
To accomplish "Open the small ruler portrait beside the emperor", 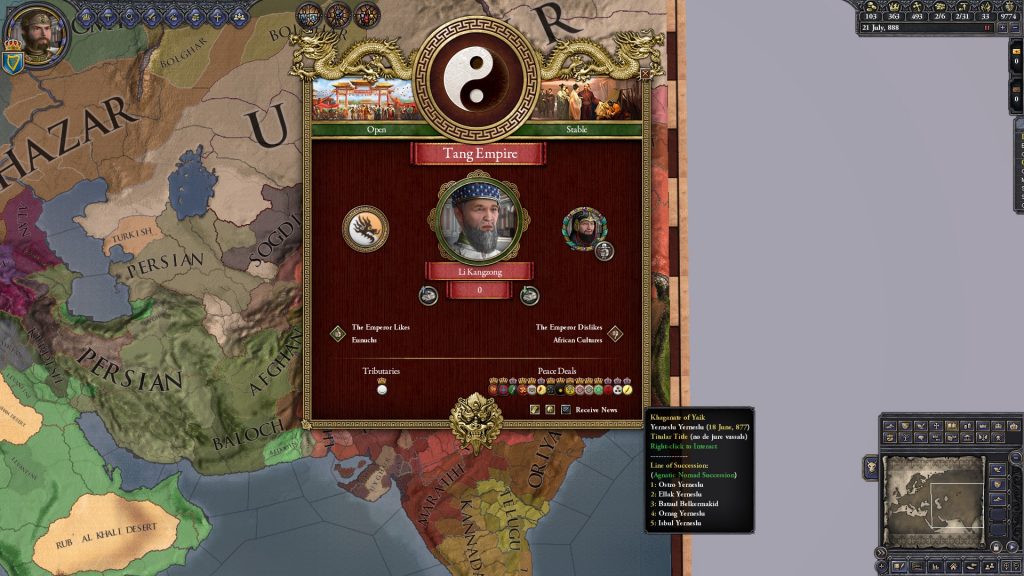I will (x=583, y=228).
